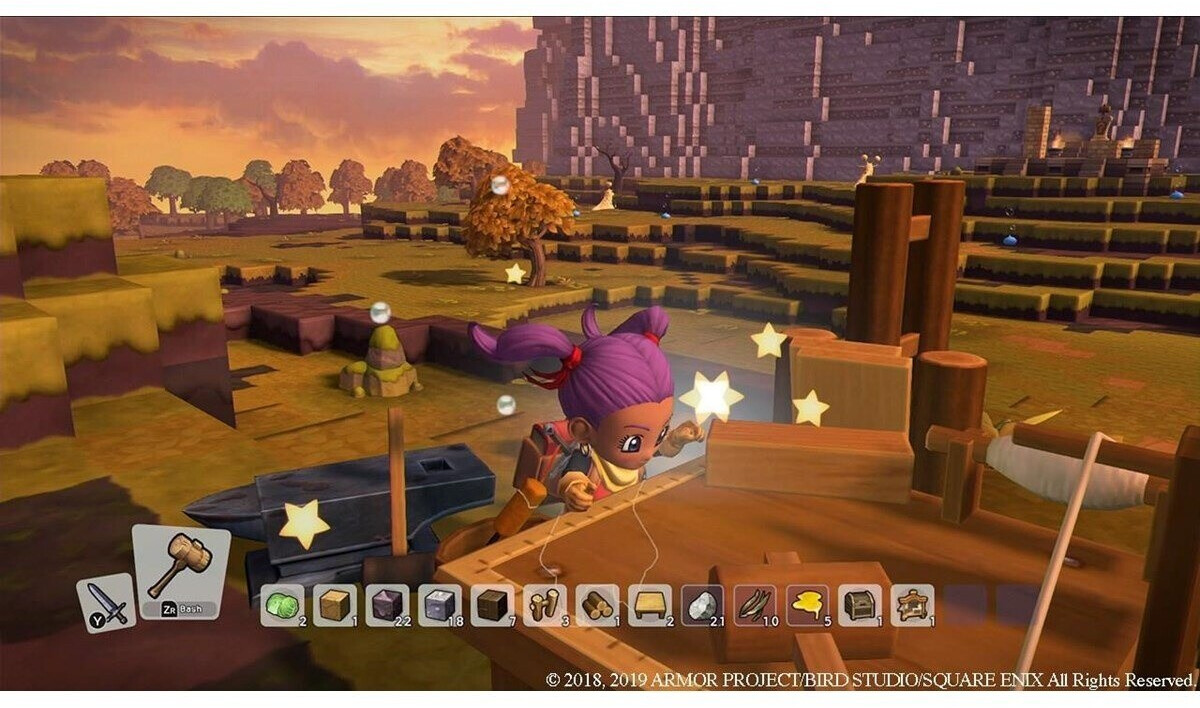Select the sword weapon slot

coord(106,602)
